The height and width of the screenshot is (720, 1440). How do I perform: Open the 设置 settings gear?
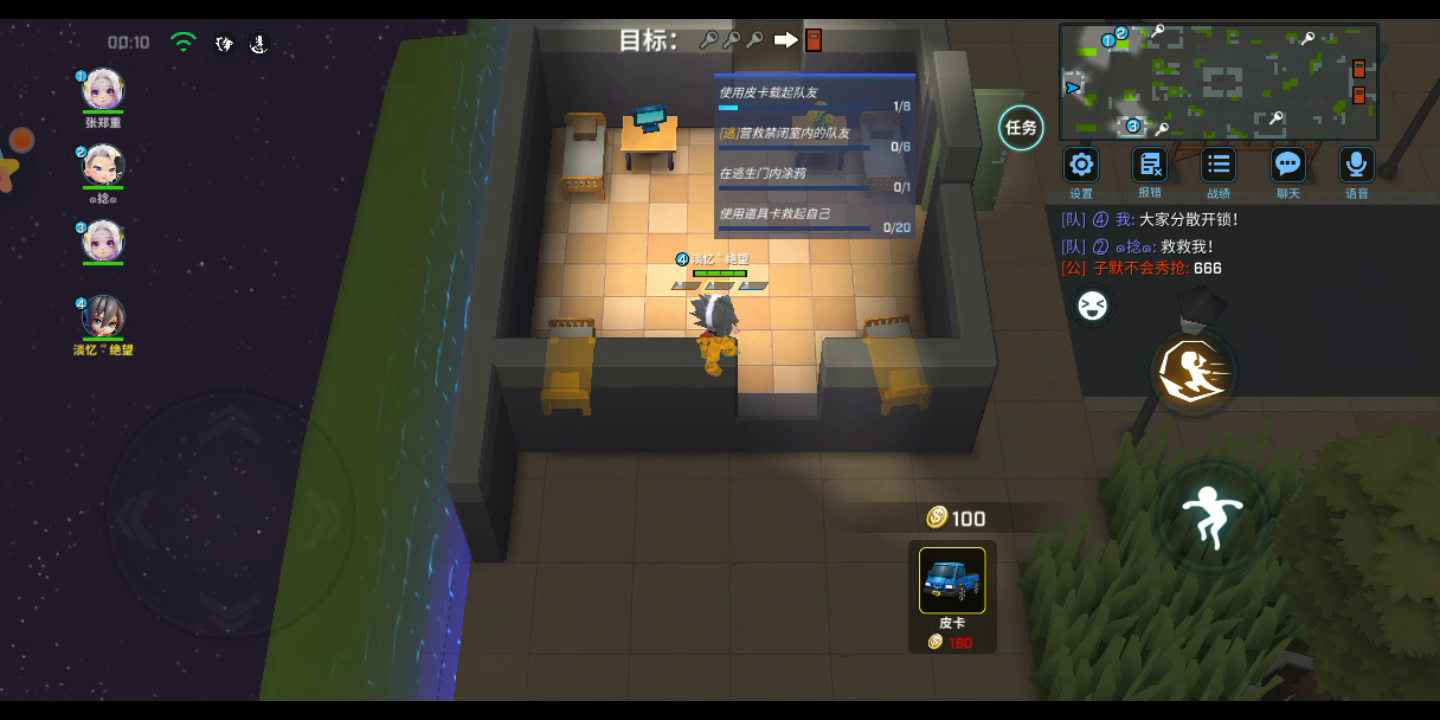pos(1081,165)
